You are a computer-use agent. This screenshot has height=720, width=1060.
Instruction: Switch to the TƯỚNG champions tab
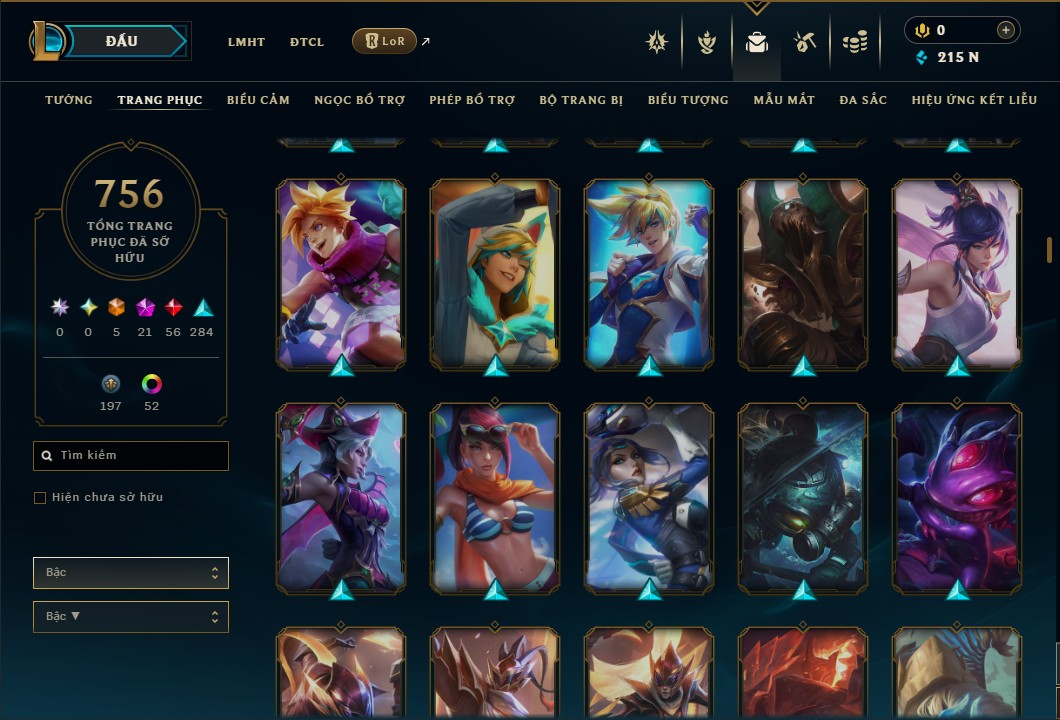click(69, 100)
